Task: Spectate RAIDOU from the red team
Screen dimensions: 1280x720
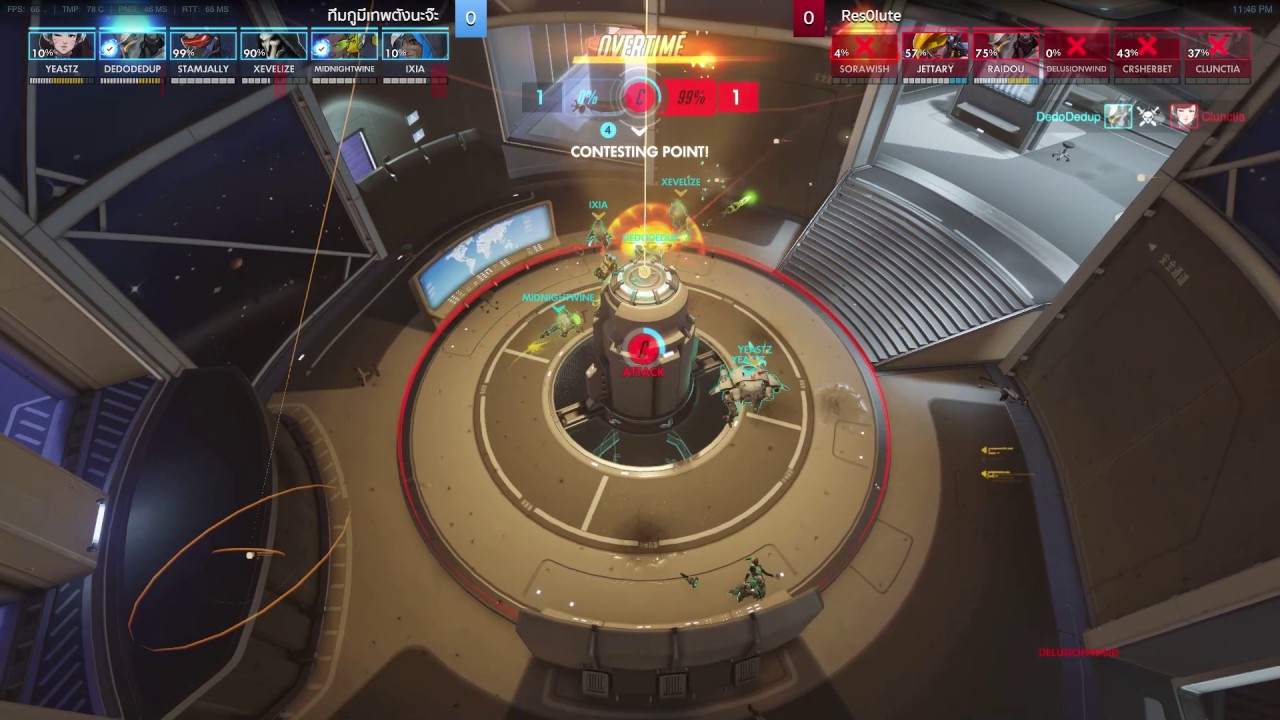Action: pos(1006,47)
